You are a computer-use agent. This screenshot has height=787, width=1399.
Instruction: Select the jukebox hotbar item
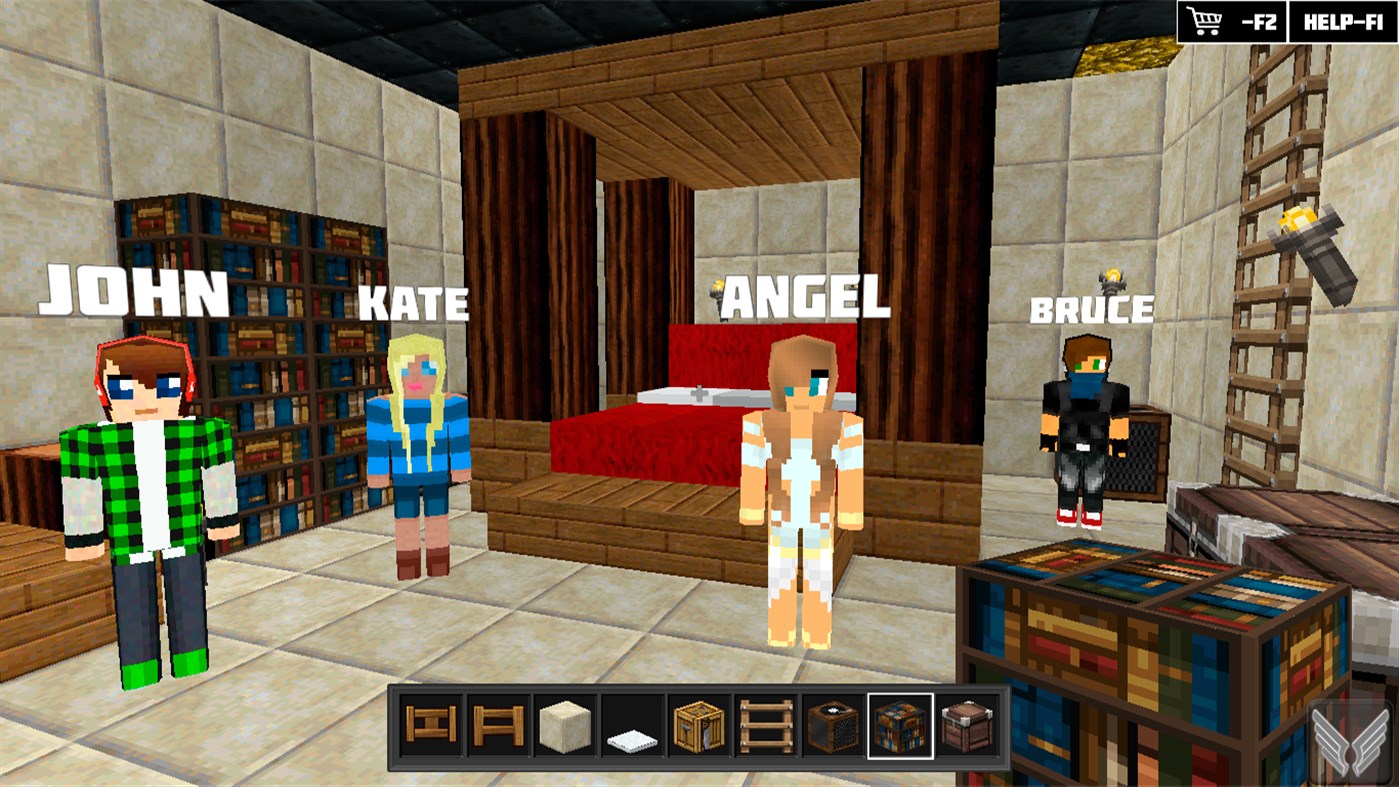[832, 728]
